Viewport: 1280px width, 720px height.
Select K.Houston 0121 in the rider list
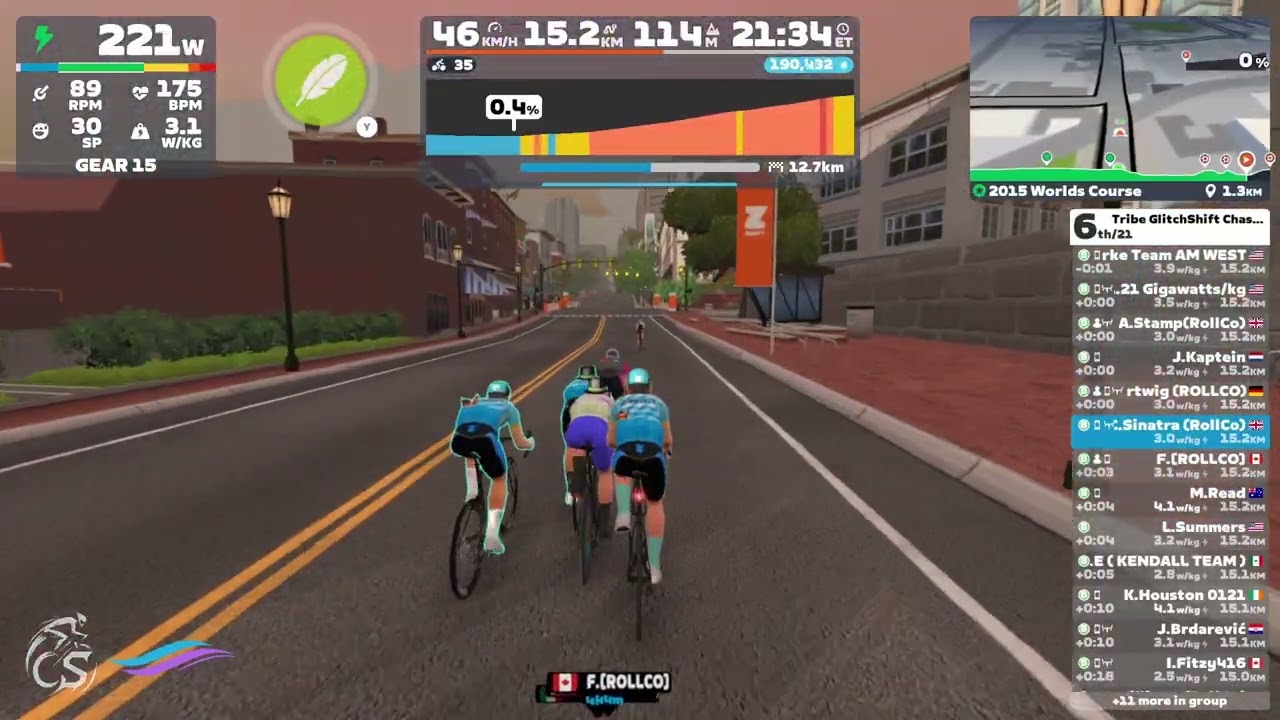1170,601
